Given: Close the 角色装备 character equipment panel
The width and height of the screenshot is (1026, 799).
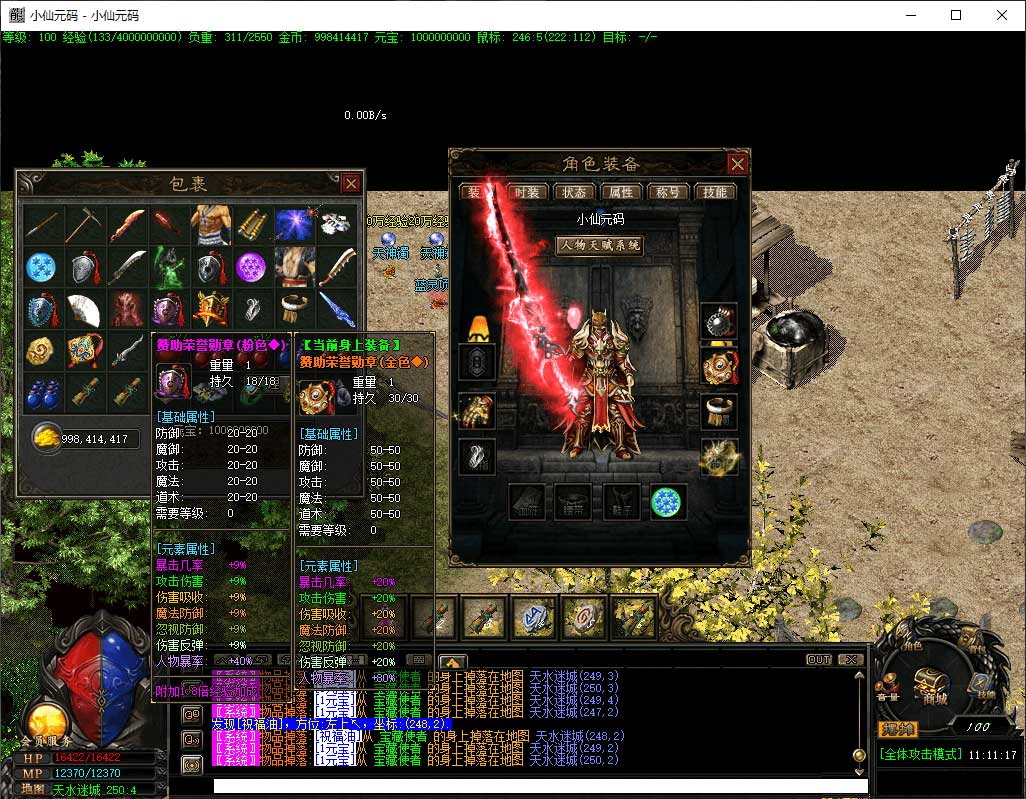Looking at the screenshot, I should [737, 164].
